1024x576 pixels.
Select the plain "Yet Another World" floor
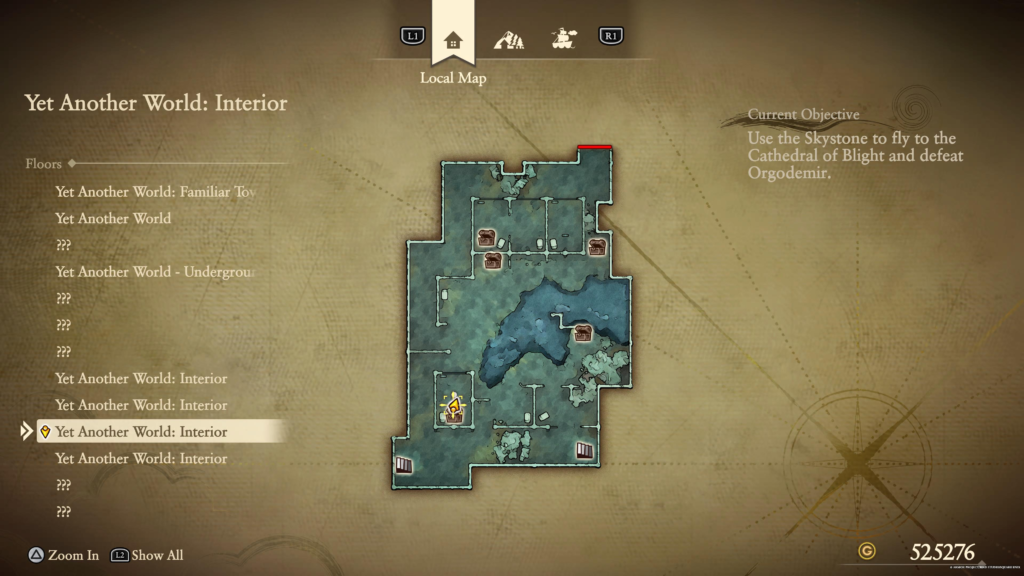113,218
